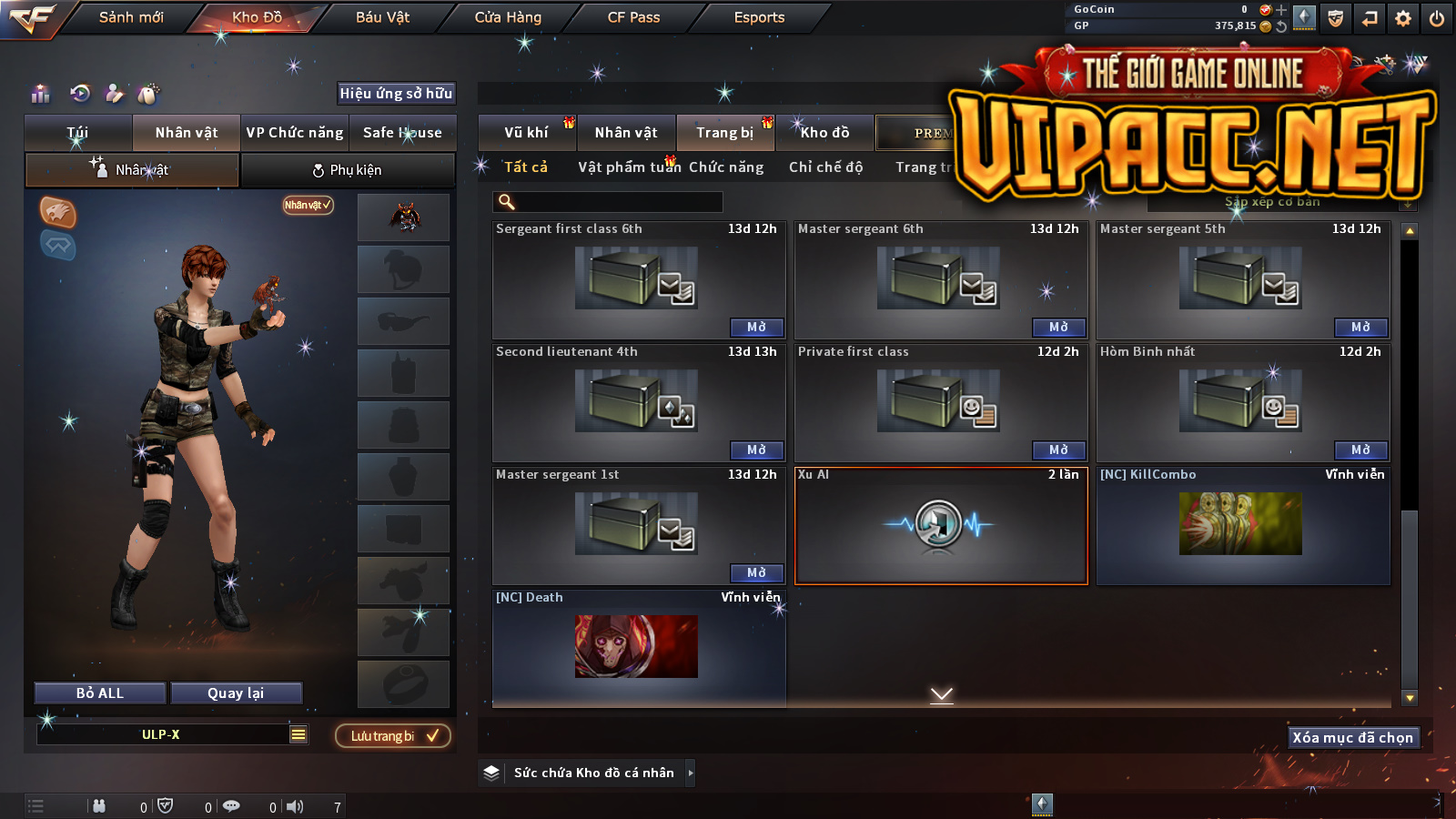Select the Xu AI item
The image size is (1456, 819).
941,525
